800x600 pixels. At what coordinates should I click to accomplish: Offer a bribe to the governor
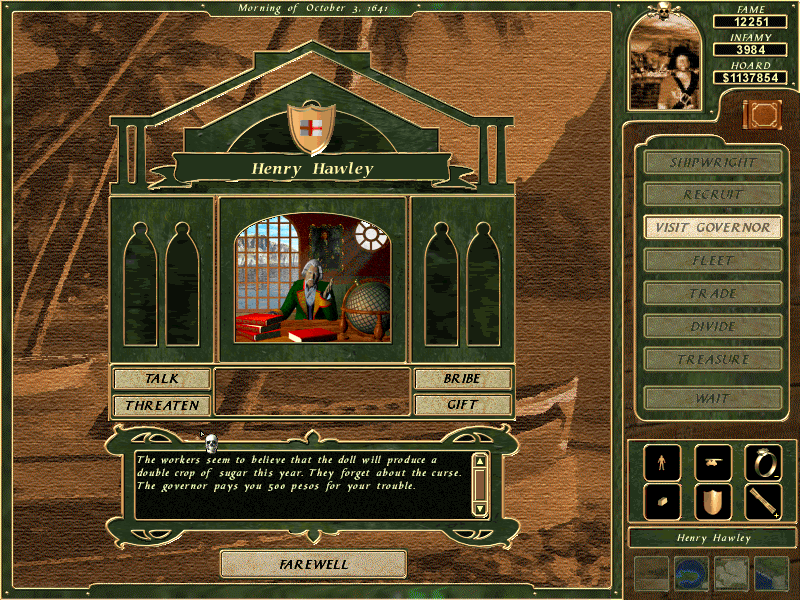[462, 379]
